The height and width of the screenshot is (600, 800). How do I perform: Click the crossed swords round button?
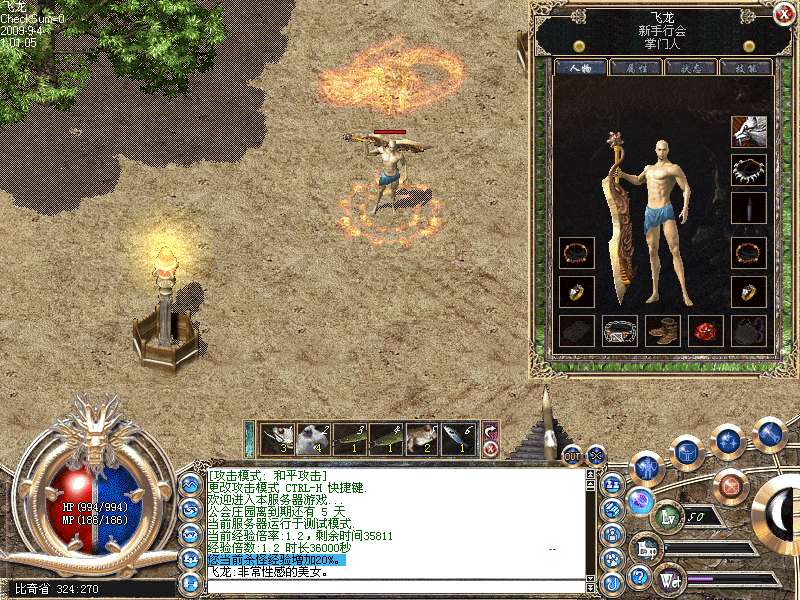[597, 454]
